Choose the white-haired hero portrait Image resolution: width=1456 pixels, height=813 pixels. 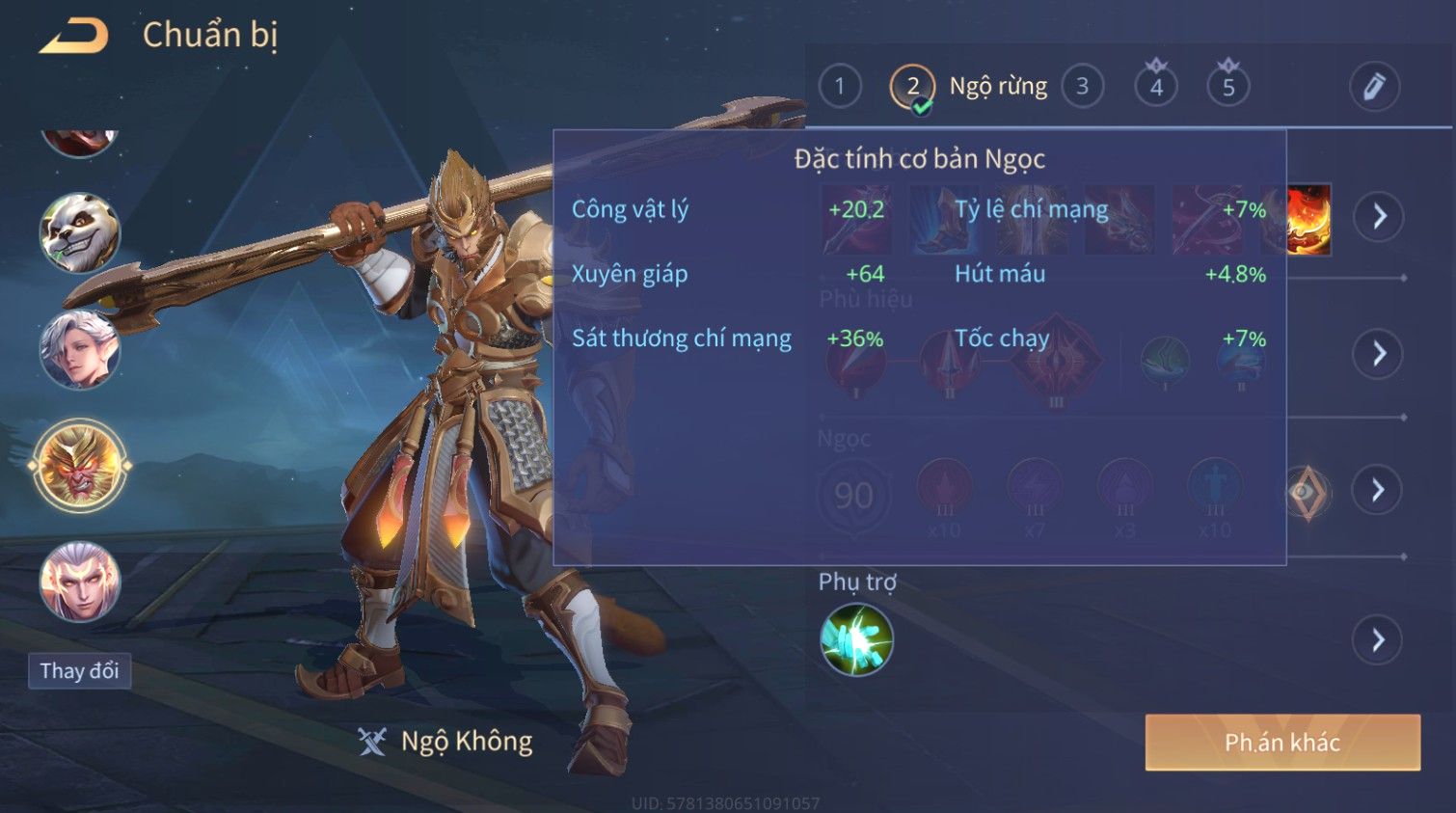coord(79,349)
